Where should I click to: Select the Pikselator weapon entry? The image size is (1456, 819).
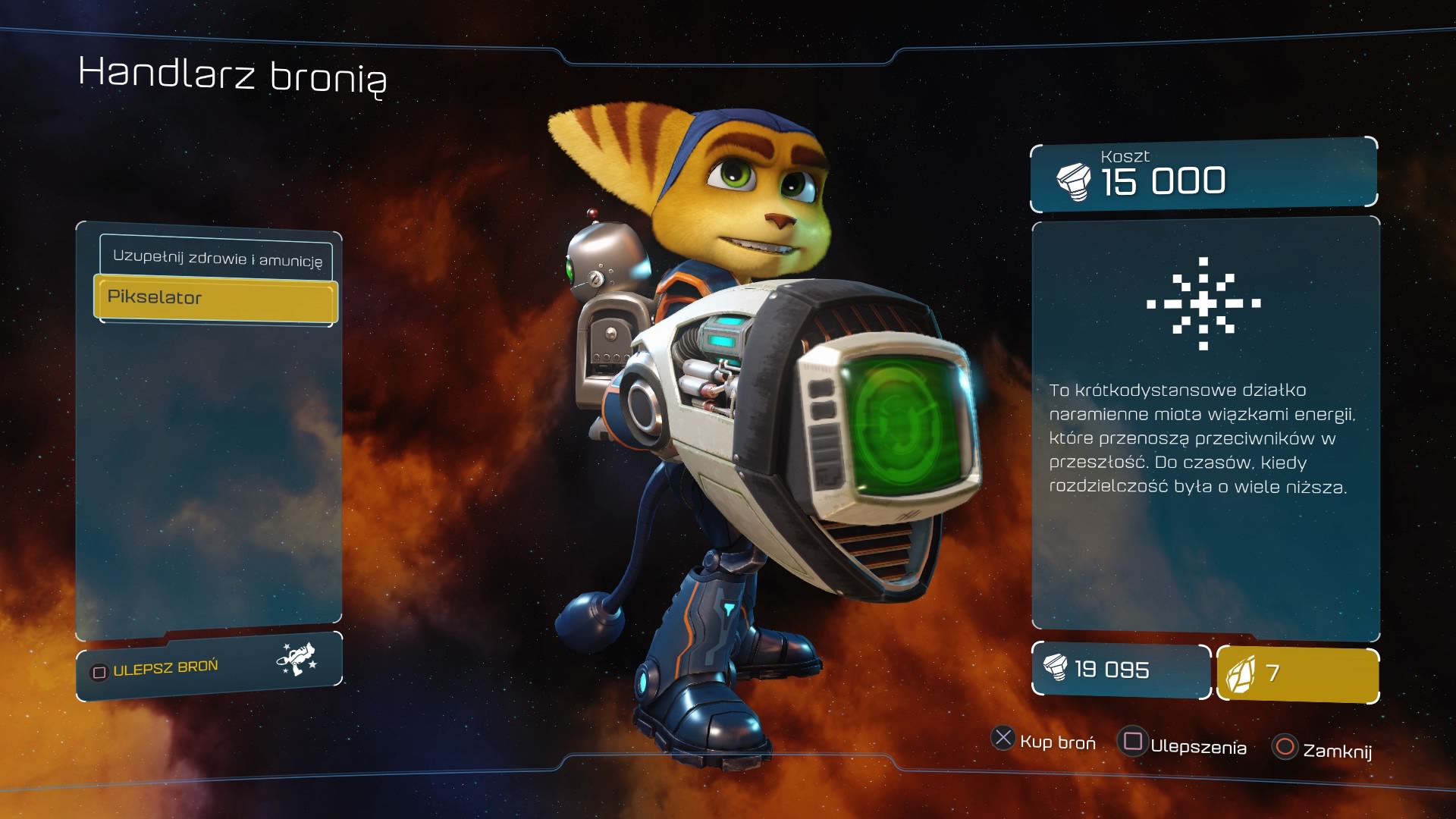(215, 298)
